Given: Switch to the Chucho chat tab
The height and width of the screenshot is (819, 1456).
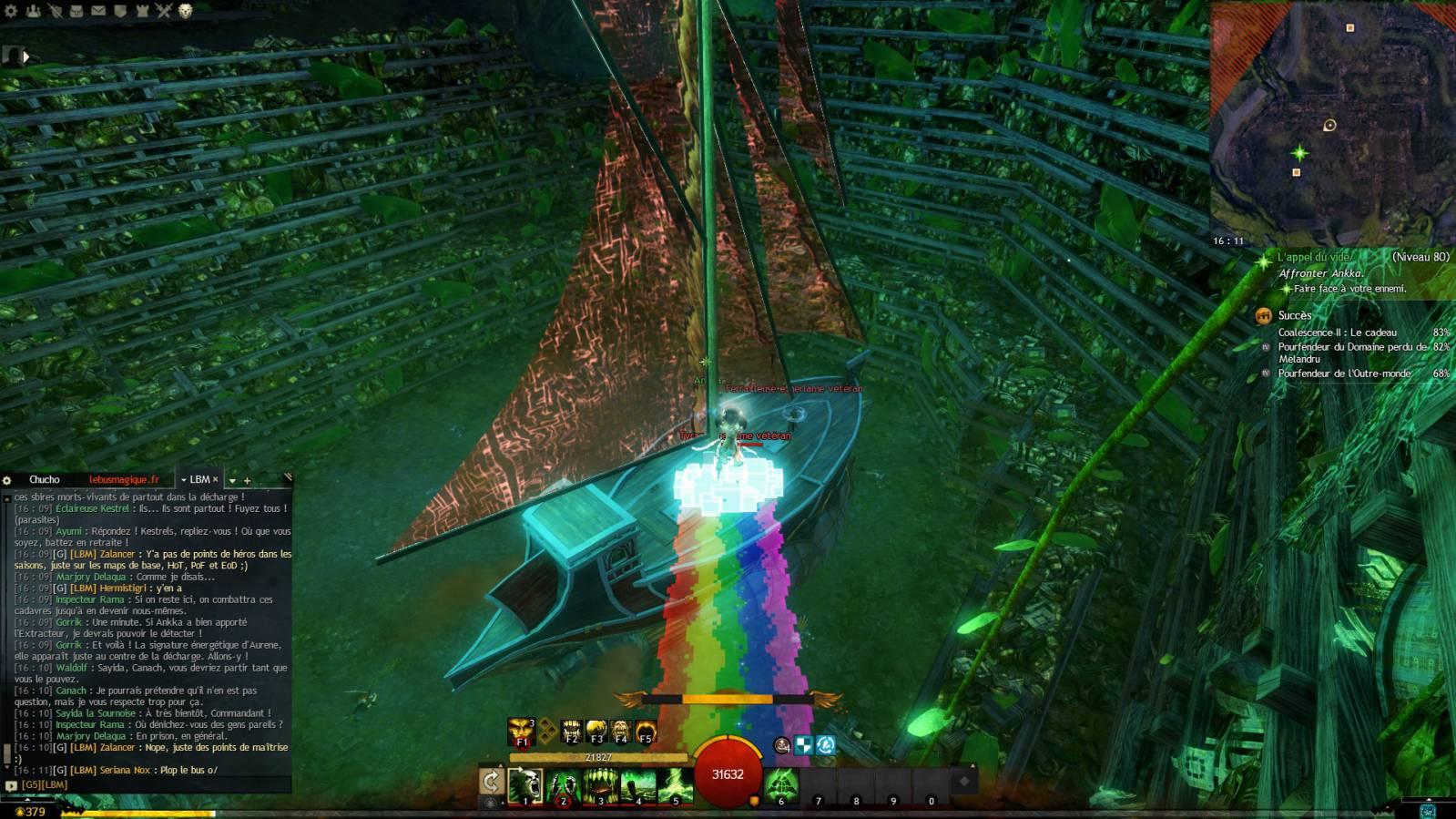Looking at the screenshot, I should pyautogui.click(x=44, y=479).
